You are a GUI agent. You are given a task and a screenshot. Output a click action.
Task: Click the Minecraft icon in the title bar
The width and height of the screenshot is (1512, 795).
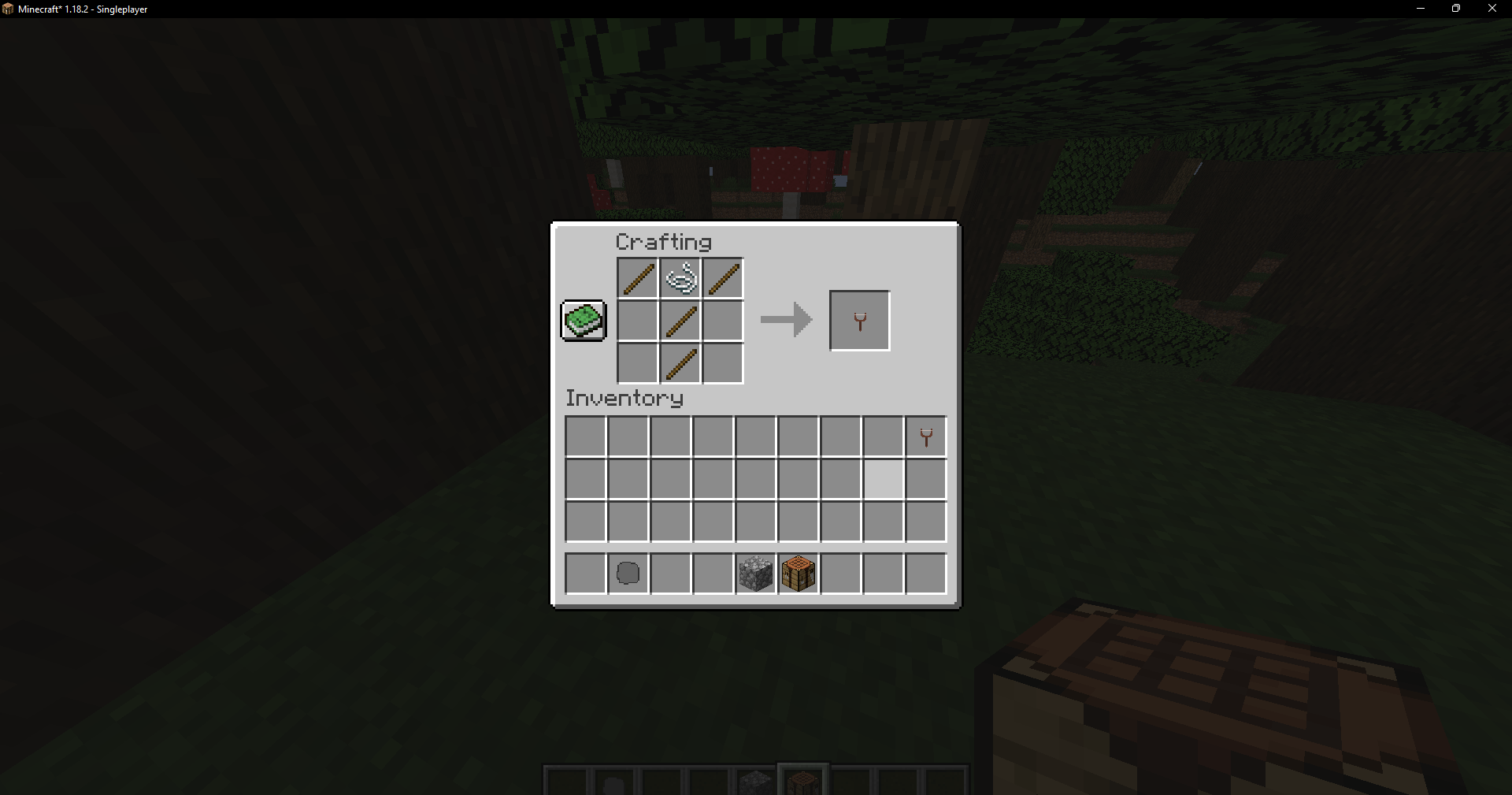coord(9,9)
